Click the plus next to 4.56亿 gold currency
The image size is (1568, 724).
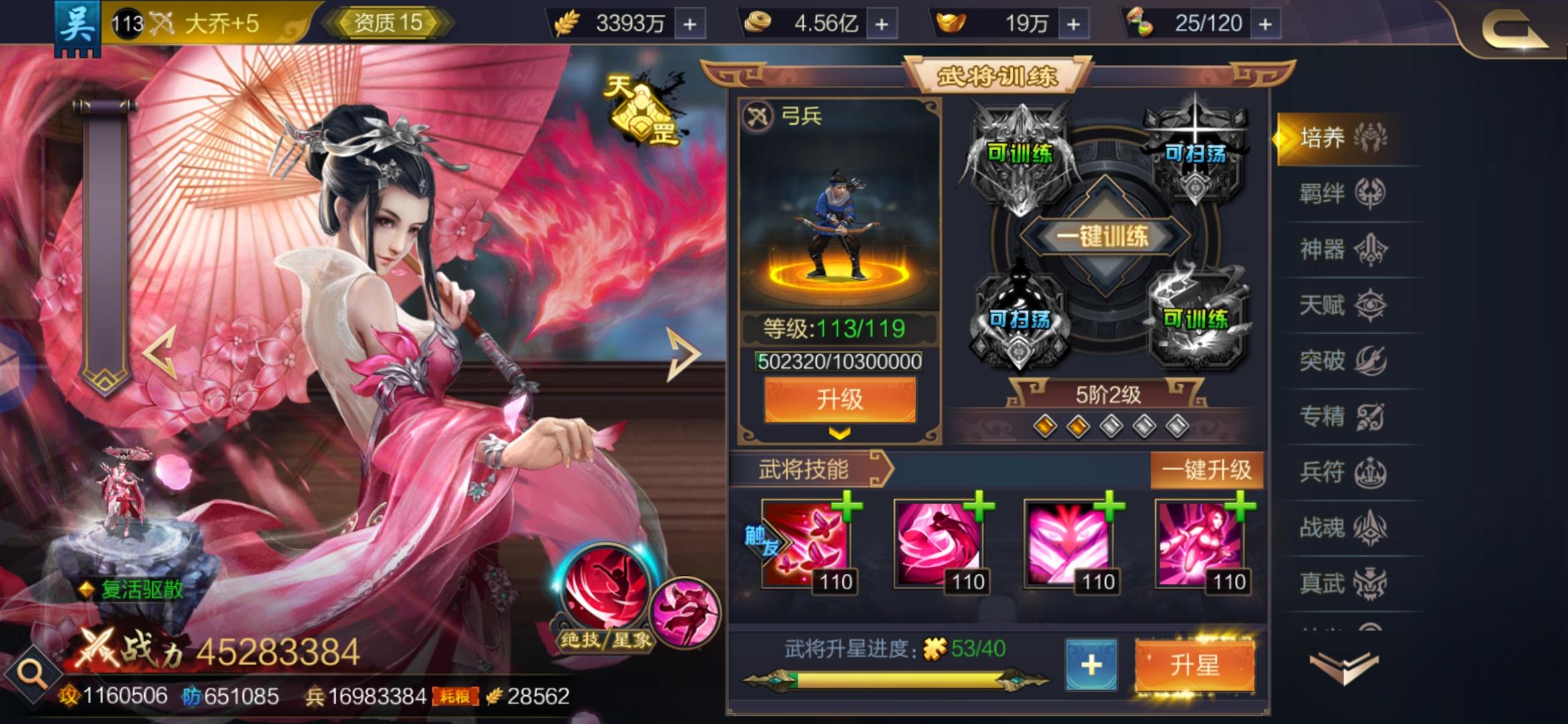[x=883, y=23]
